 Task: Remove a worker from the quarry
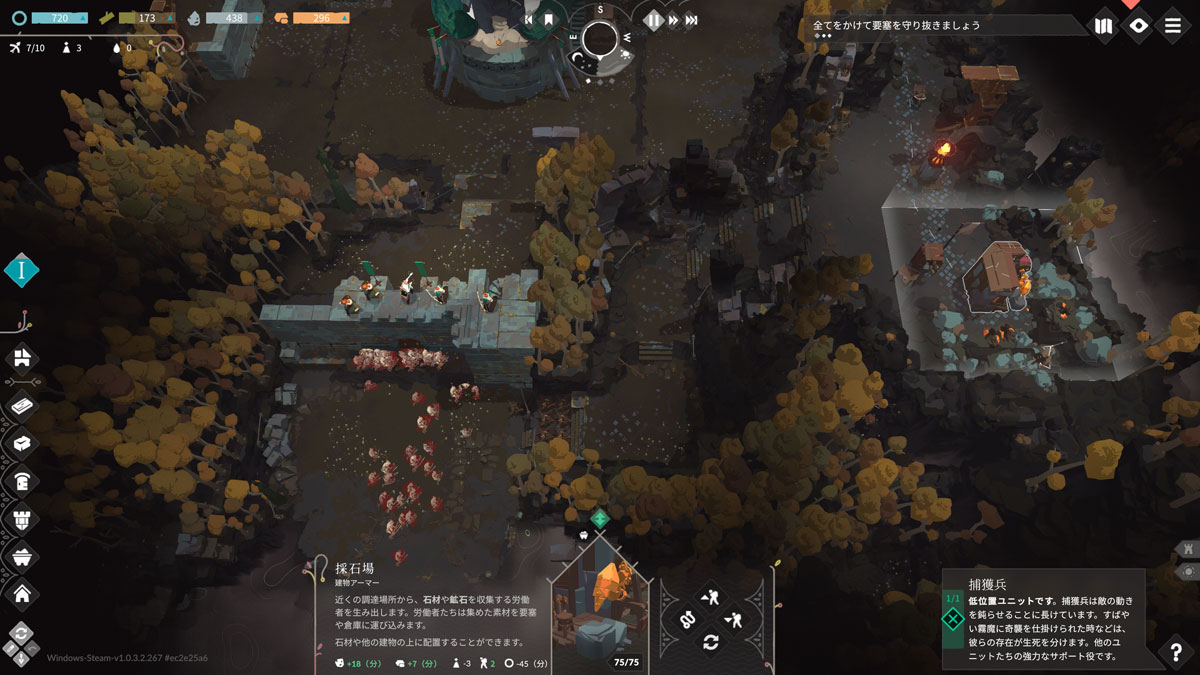coord(733,620)
